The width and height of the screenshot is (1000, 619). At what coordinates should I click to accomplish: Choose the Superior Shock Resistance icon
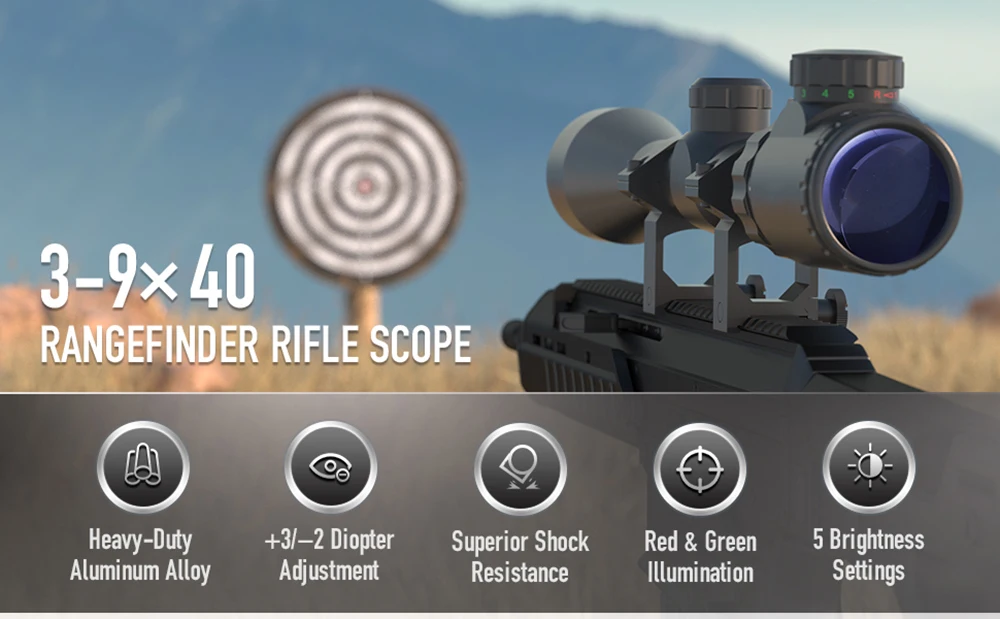(520, 469)
